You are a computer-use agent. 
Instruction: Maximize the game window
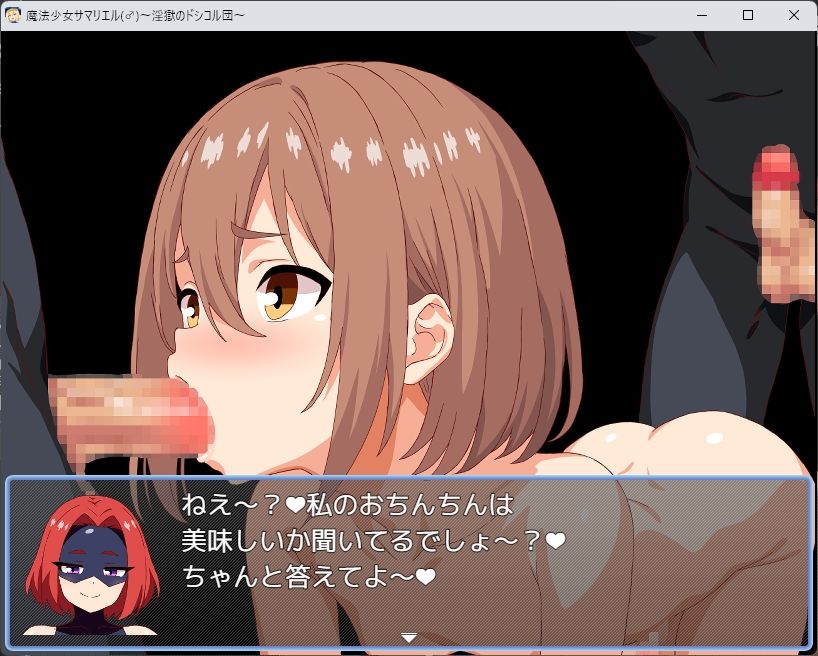[748, 15]
